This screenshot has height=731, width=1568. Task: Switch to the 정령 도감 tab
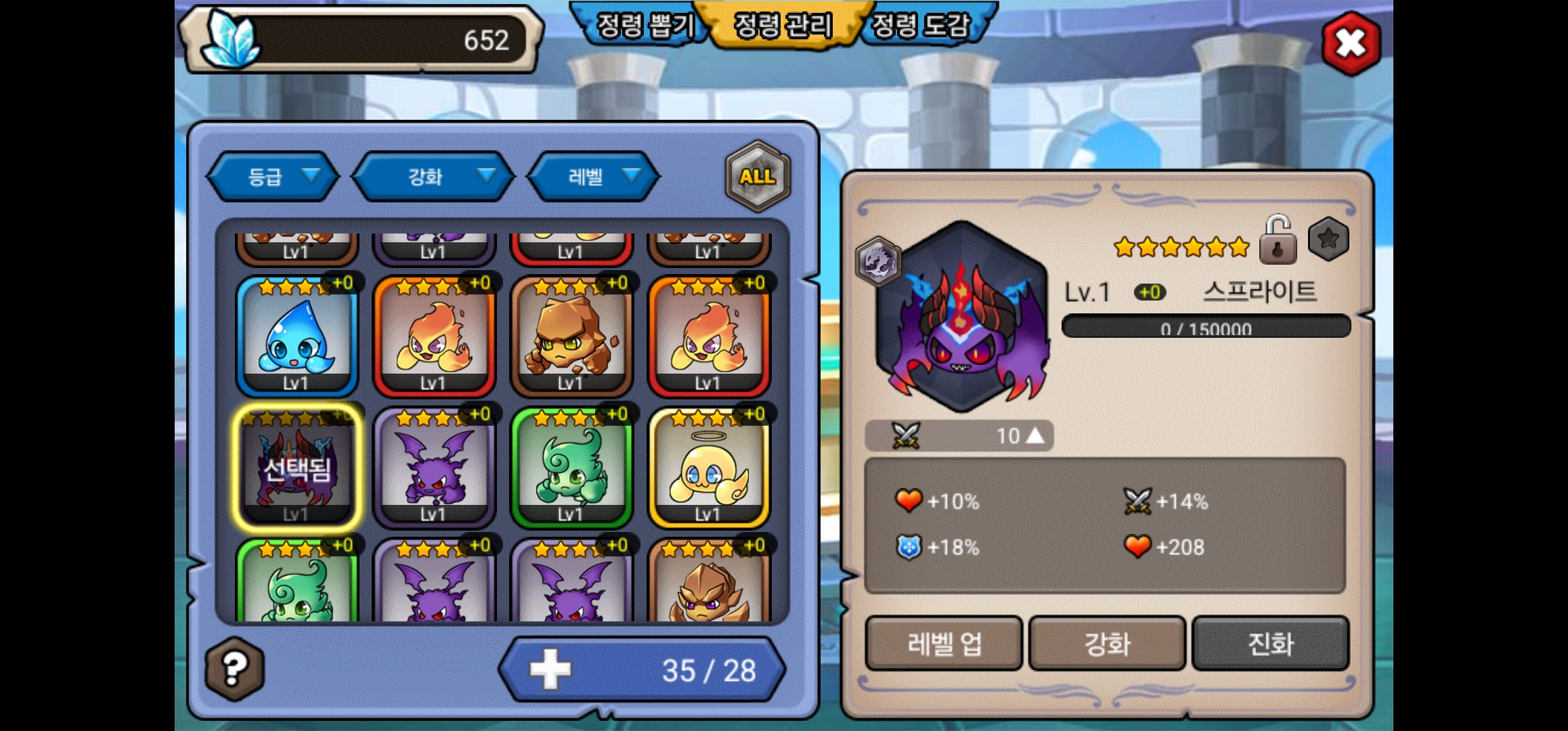coord(921,26)
